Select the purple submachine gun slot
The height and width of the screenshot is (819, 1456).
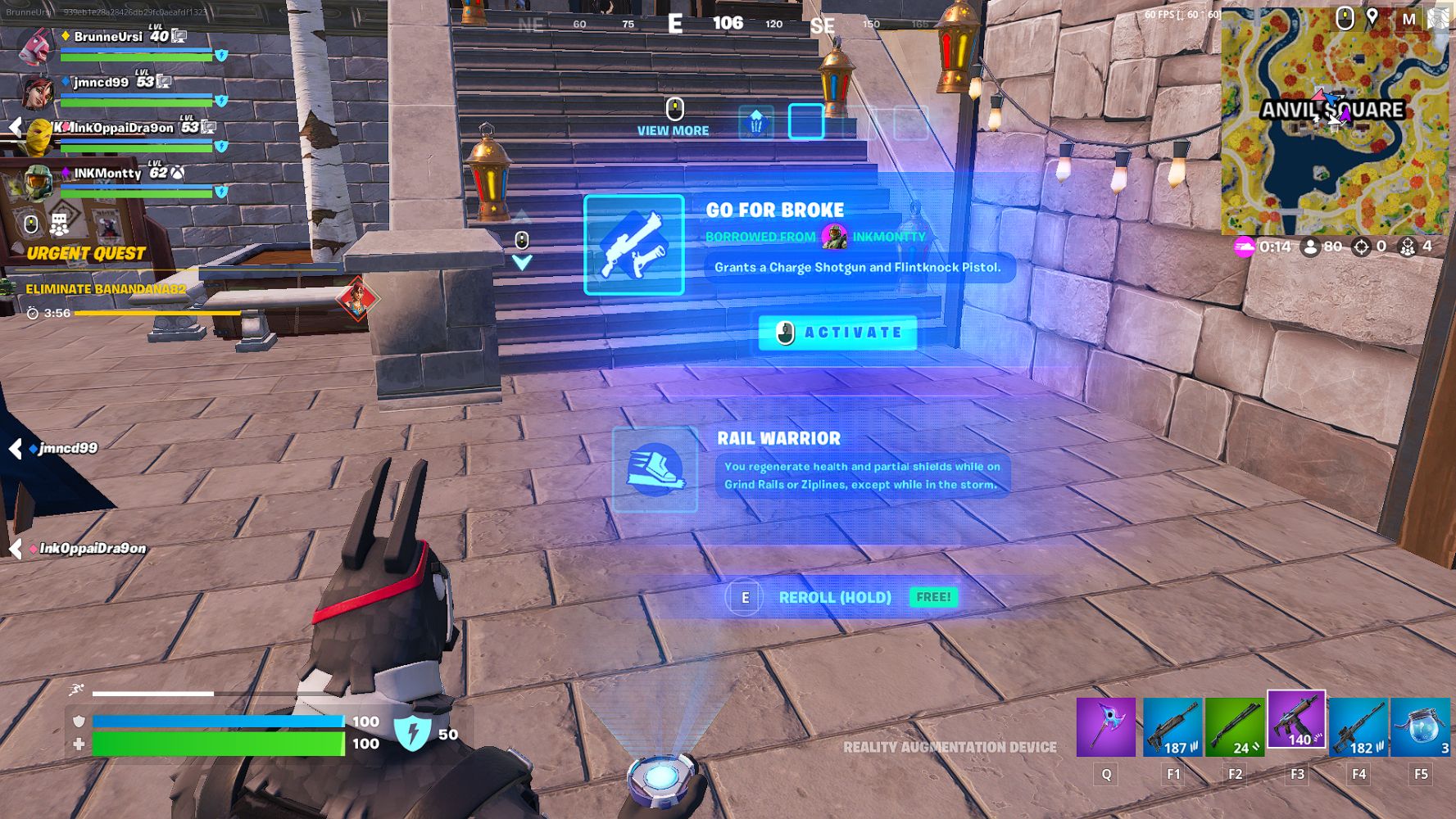point(1296,721)
